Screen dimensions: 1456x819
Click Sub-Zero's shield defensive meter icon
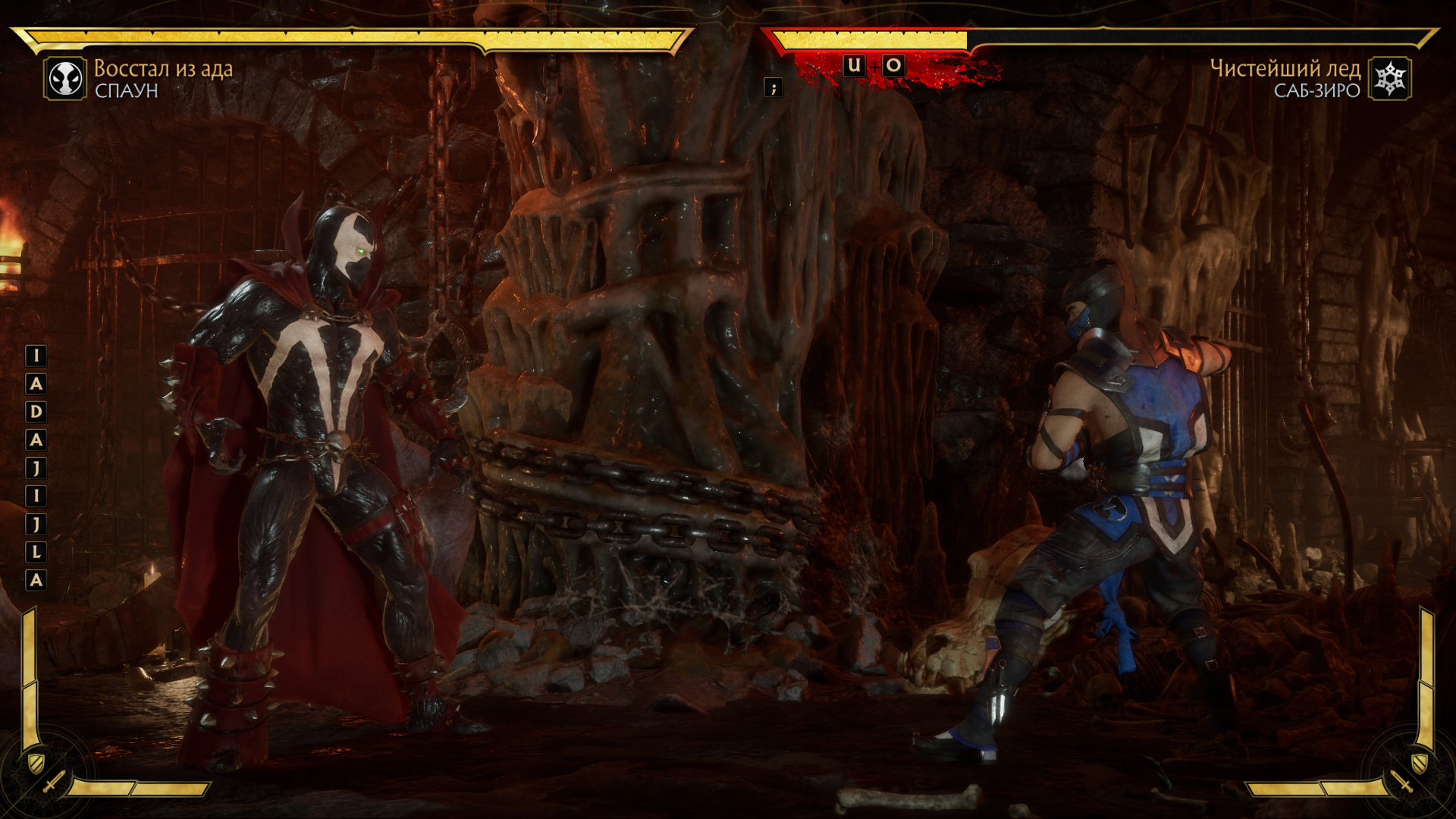click(1420, 761)
